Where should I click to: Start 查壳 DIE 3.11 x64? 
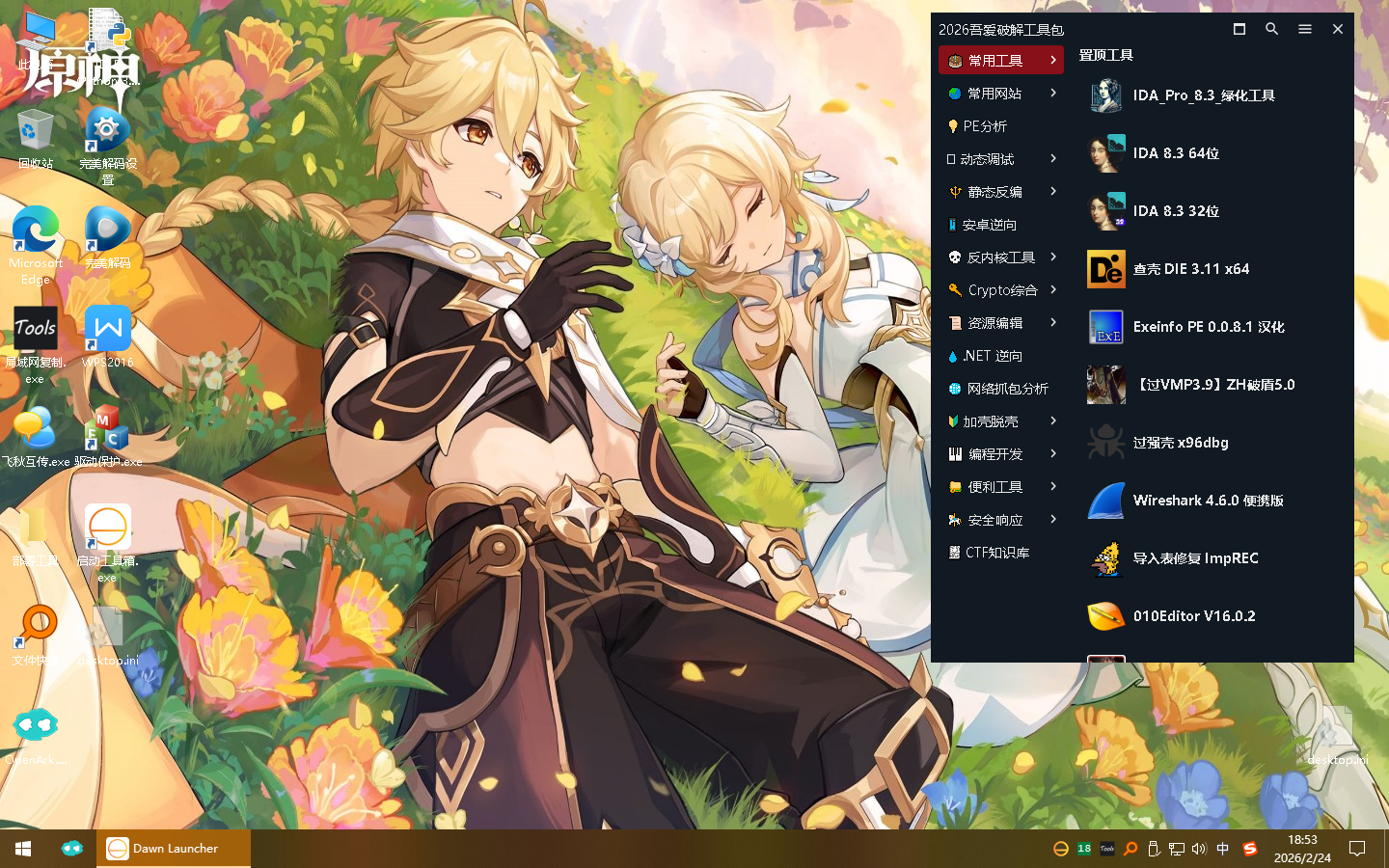click(x=1190, y=269)
